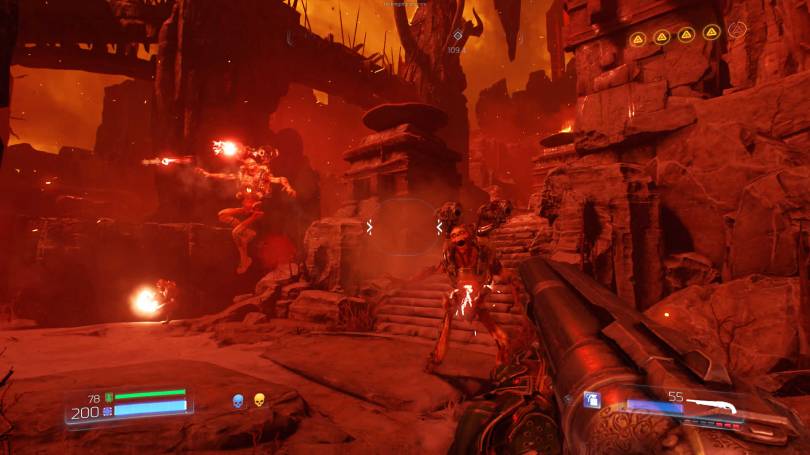Click the objective waypoint diamond marker
Screen dimensions: 810x455
457,35
